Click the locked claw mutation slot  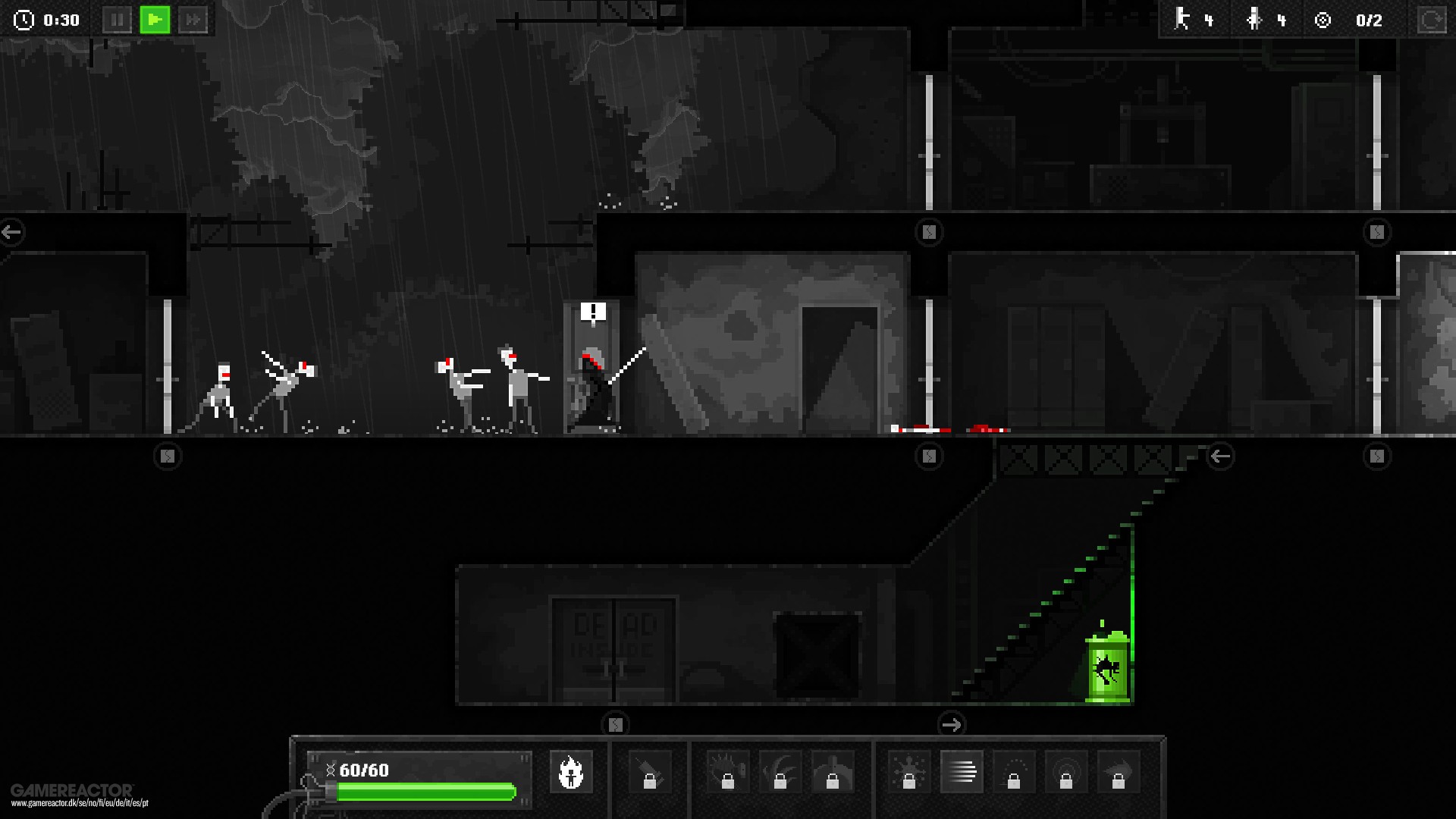[x=781, y=772]
